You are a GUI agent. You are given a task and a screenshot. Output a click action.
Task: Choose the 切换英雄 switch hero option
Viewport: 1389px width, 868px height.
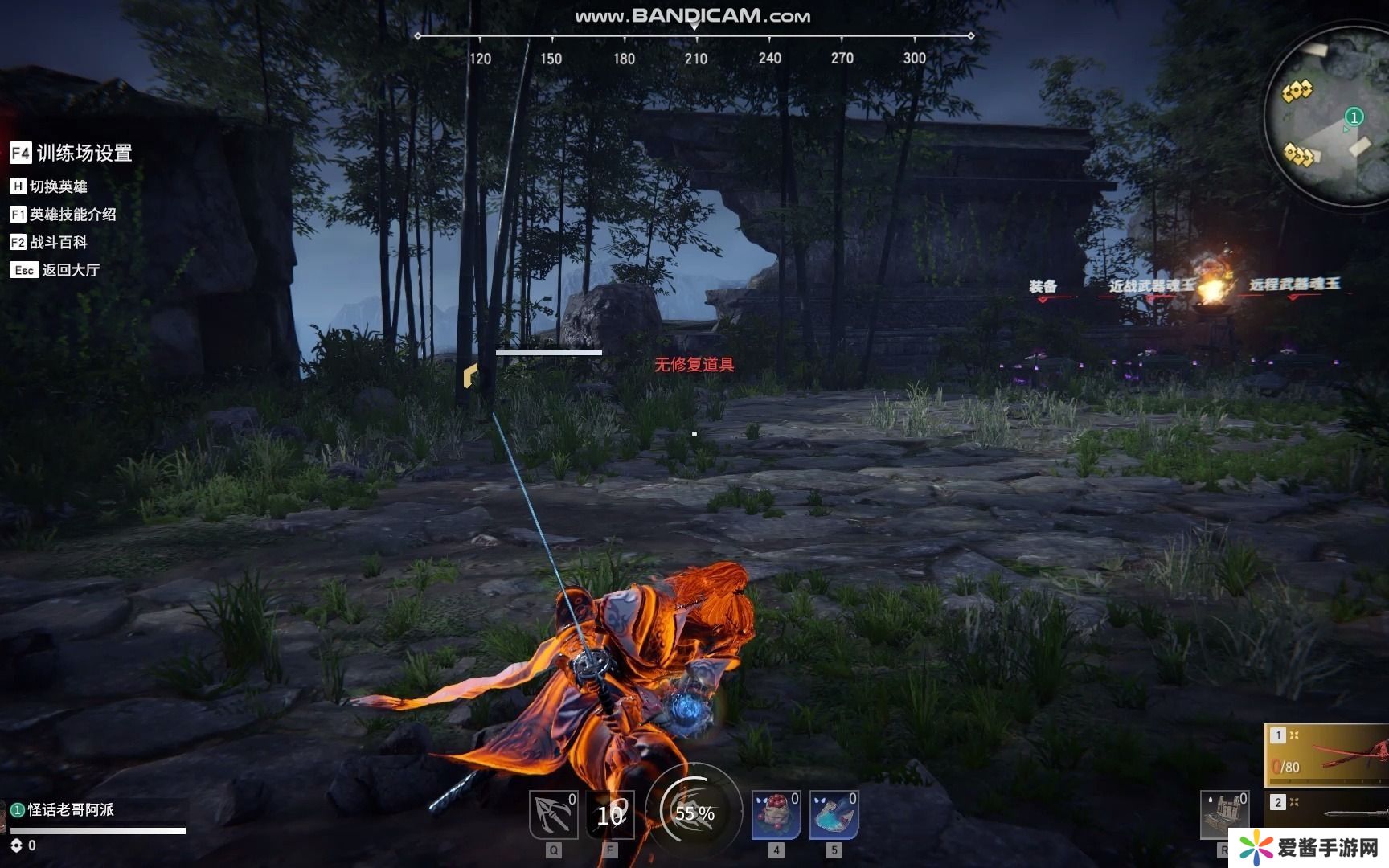coord(49,186)
